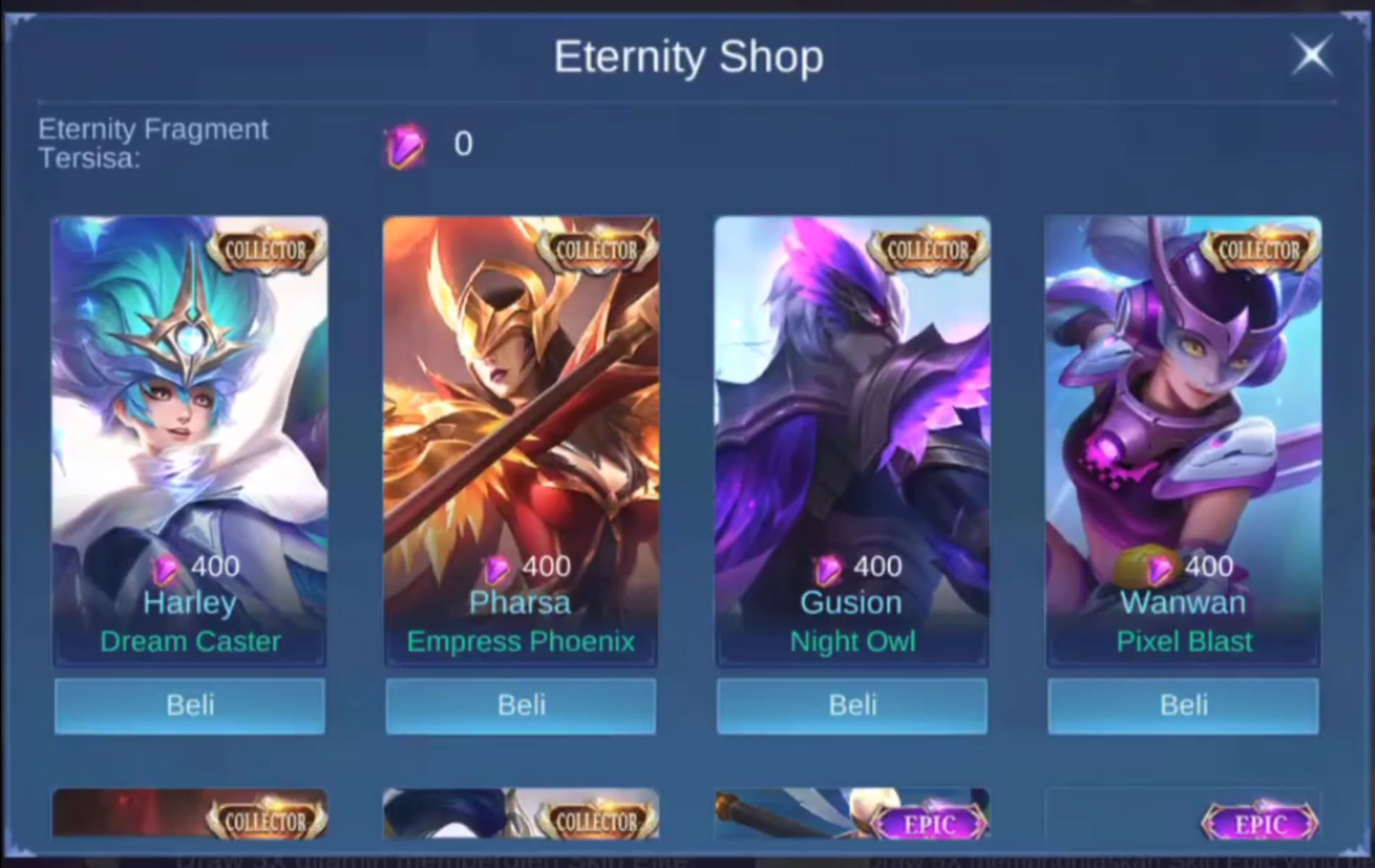
Task: Click the Eternity Shop title text
Action: [x=687, y=56]
